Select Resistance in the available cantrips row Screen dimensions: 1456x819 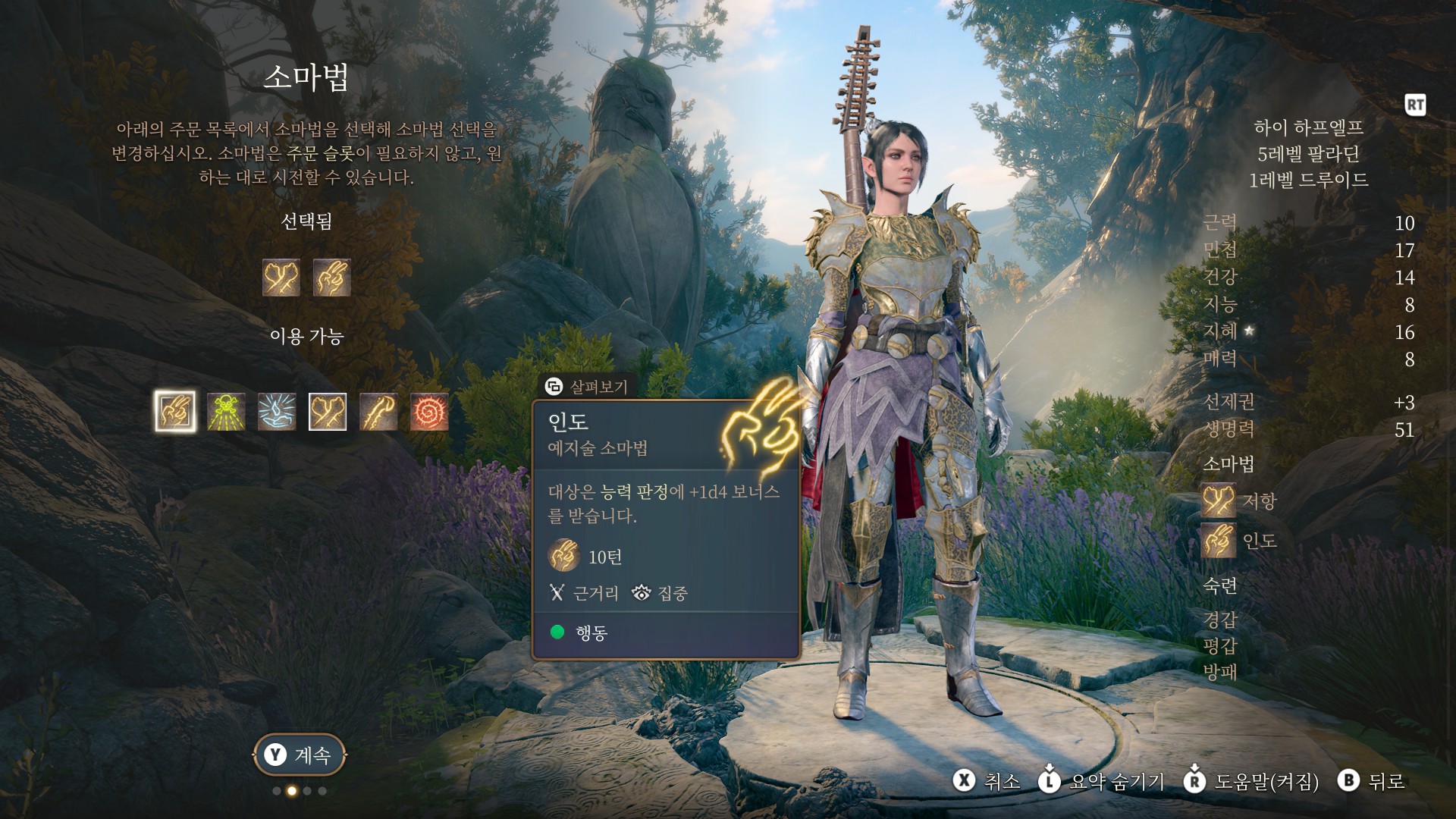(x=328, y=412)
